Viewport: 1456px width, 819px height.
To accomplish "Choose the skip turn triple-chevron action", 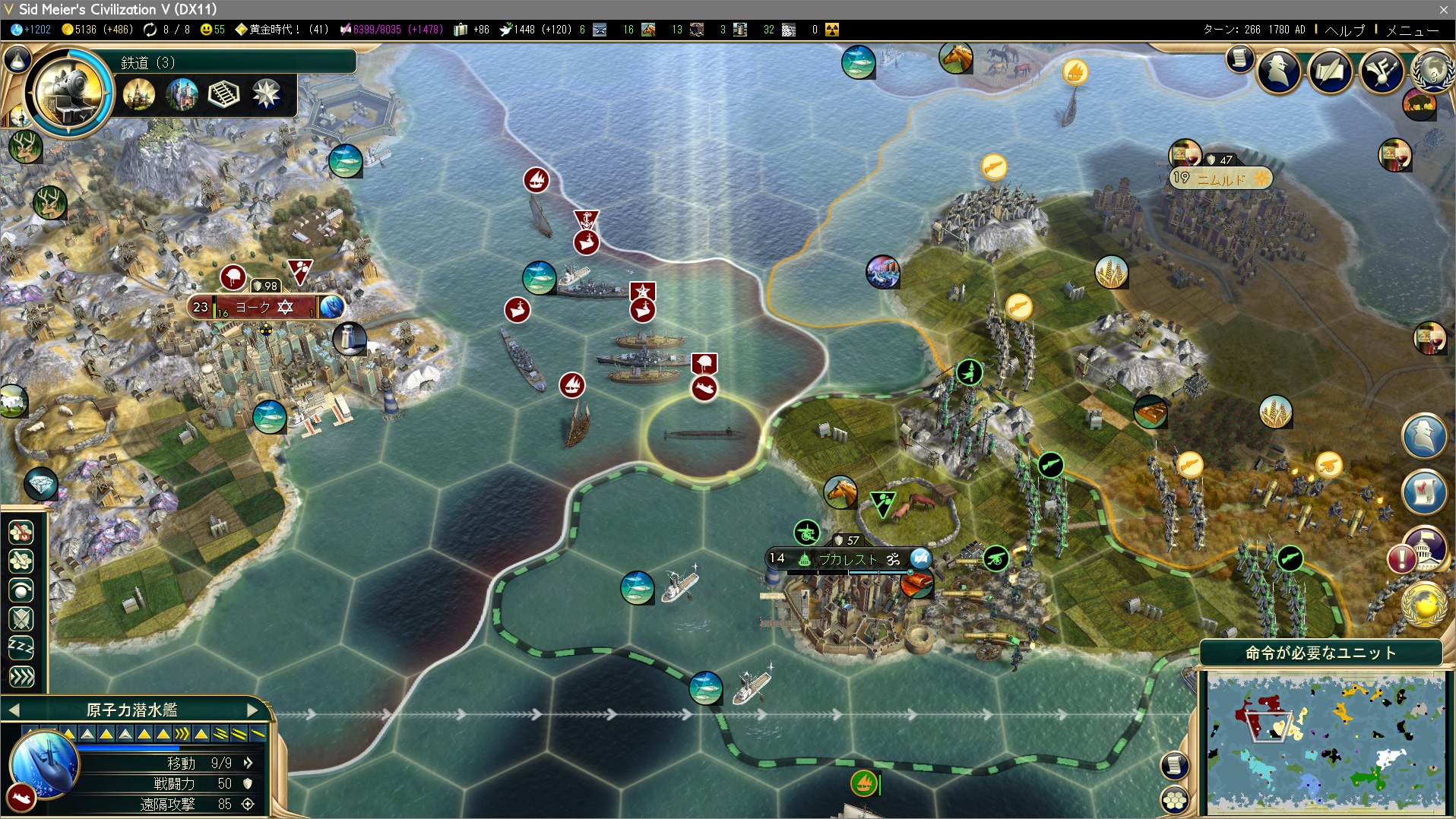I will [21, 676].
